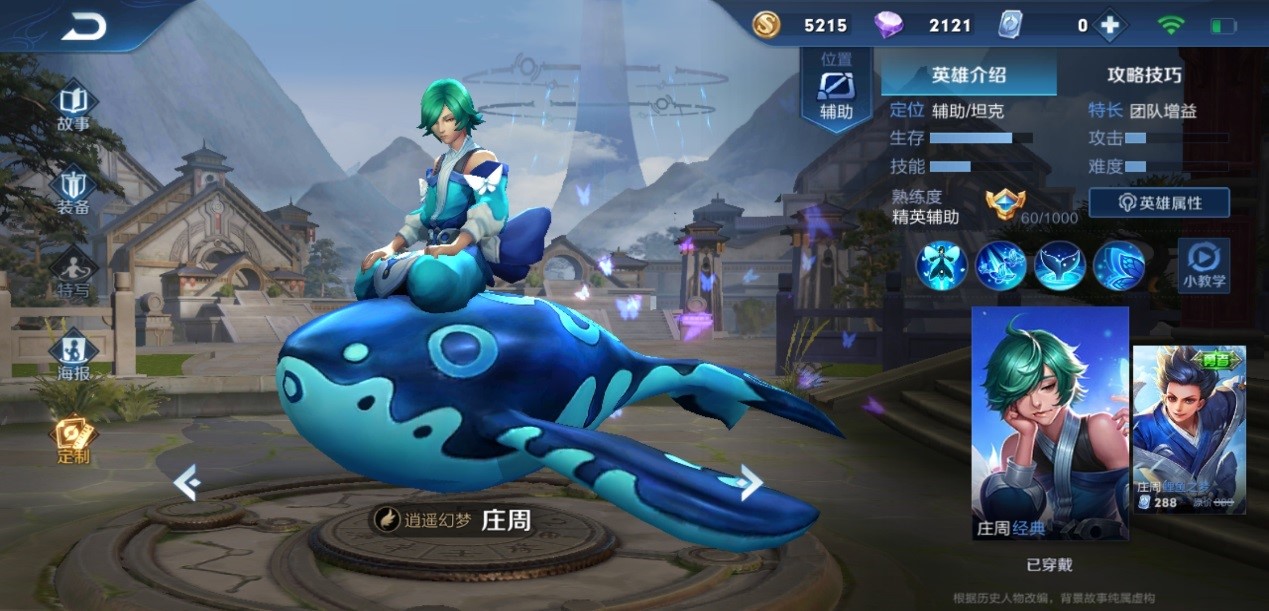Show the previous hero with left arrow

(x=187, y=482)
